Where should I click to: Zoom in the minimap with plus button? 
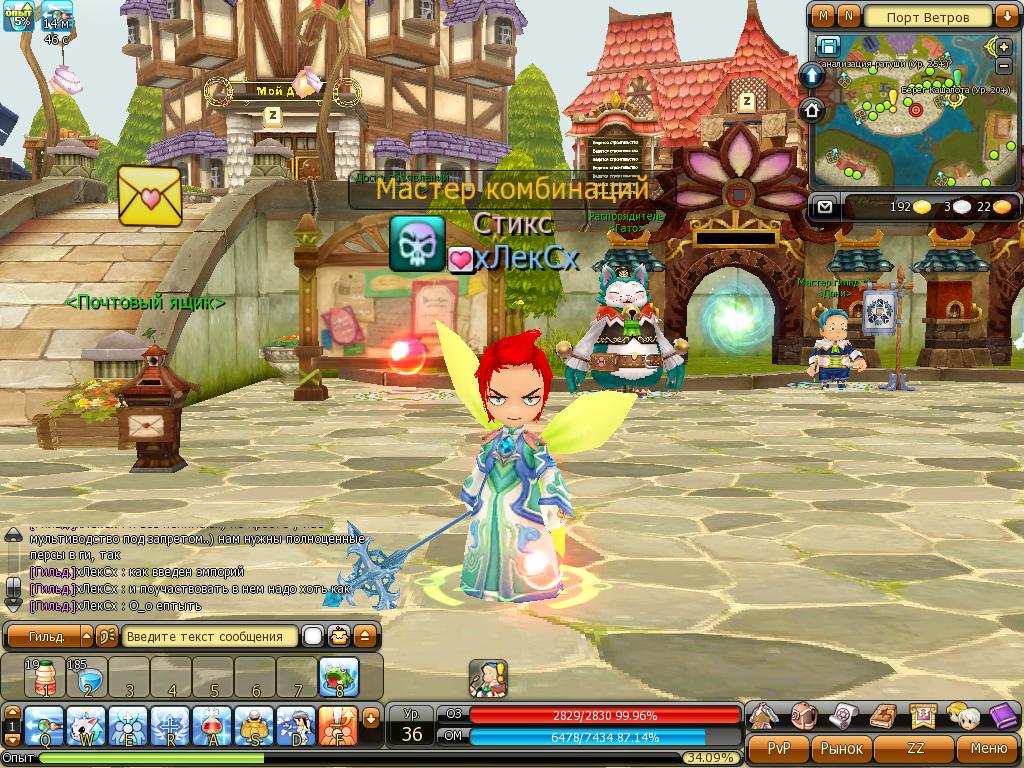click(1003, 46)
